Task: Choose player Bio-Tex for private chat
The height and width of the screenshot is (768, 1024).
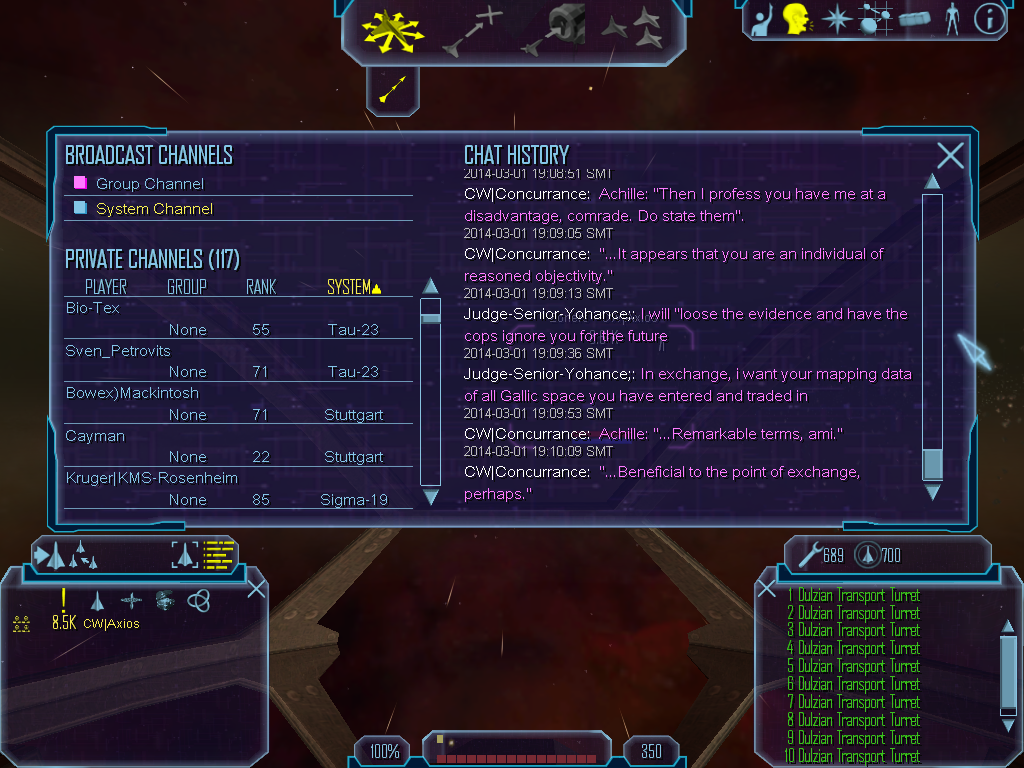Action: click(93, 308)
